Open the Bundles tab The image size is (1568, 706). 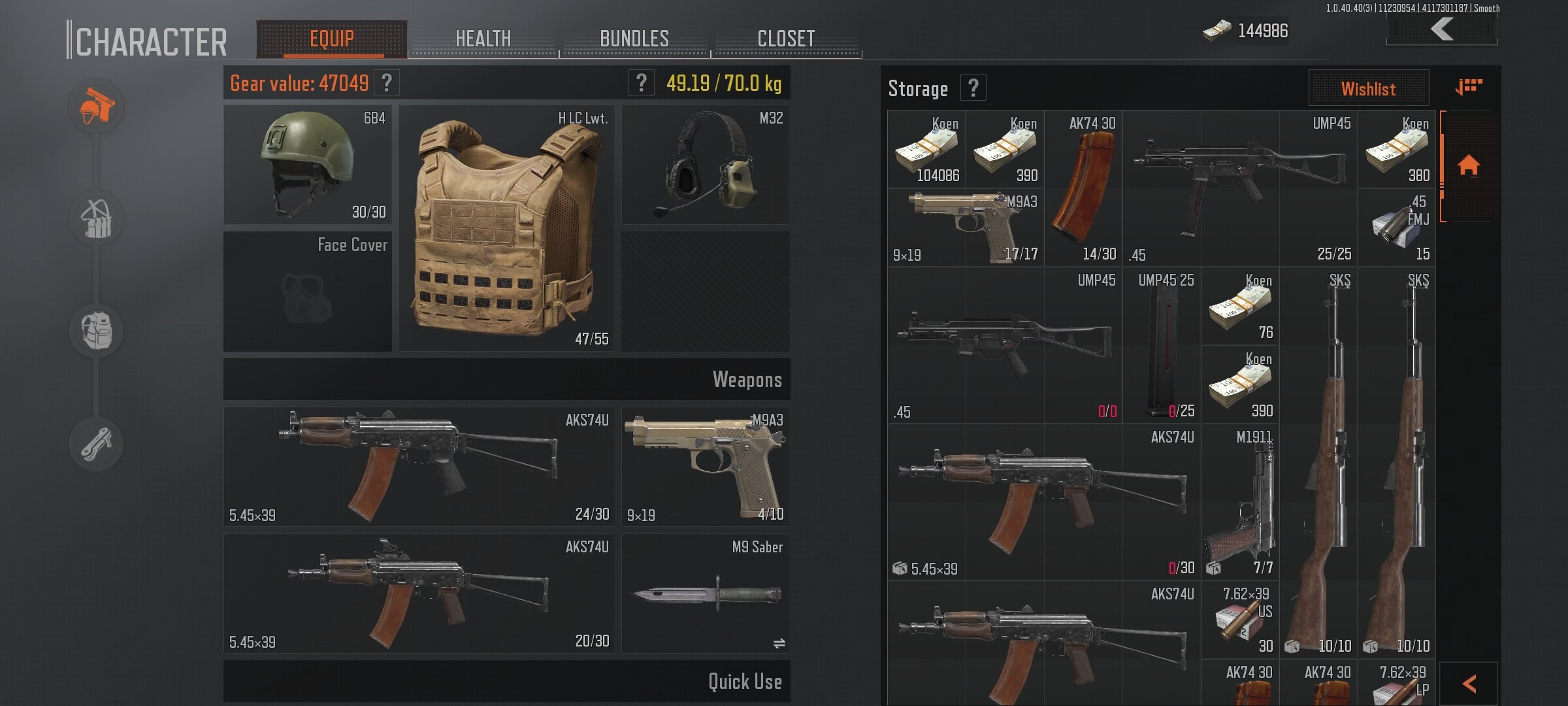point(634,39)
